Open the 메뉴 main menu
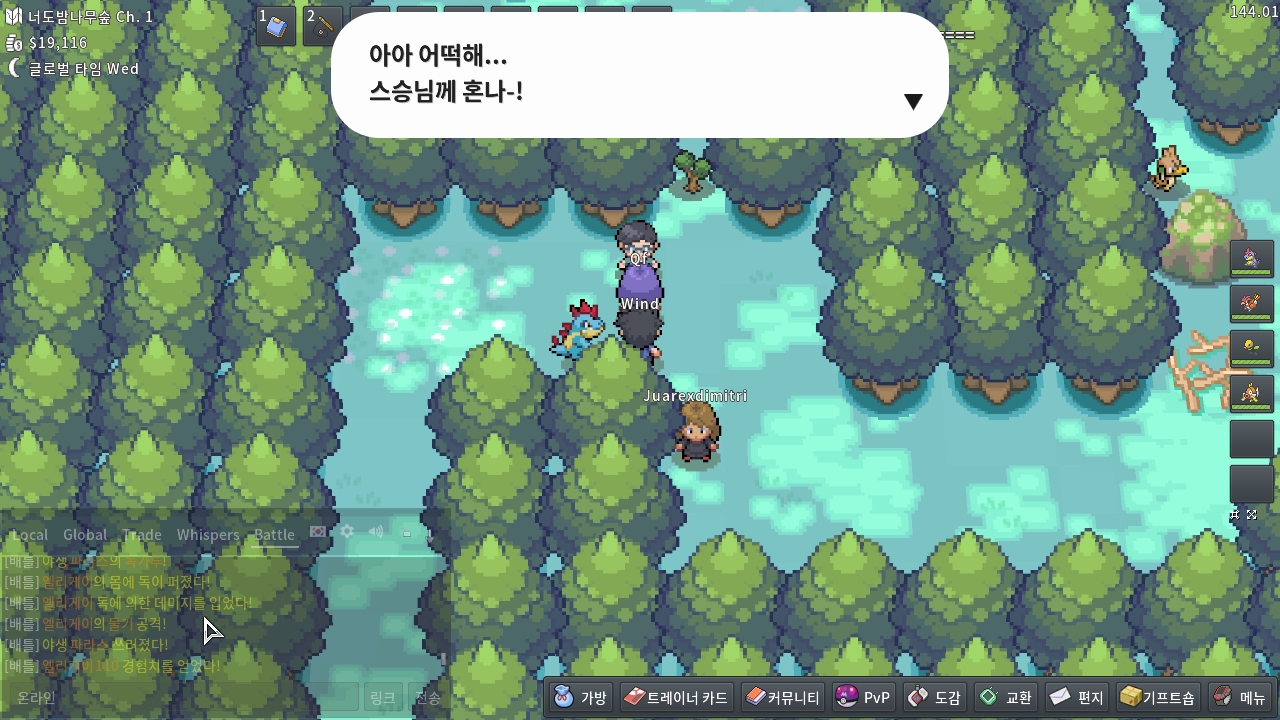 tap(1240, 697)
